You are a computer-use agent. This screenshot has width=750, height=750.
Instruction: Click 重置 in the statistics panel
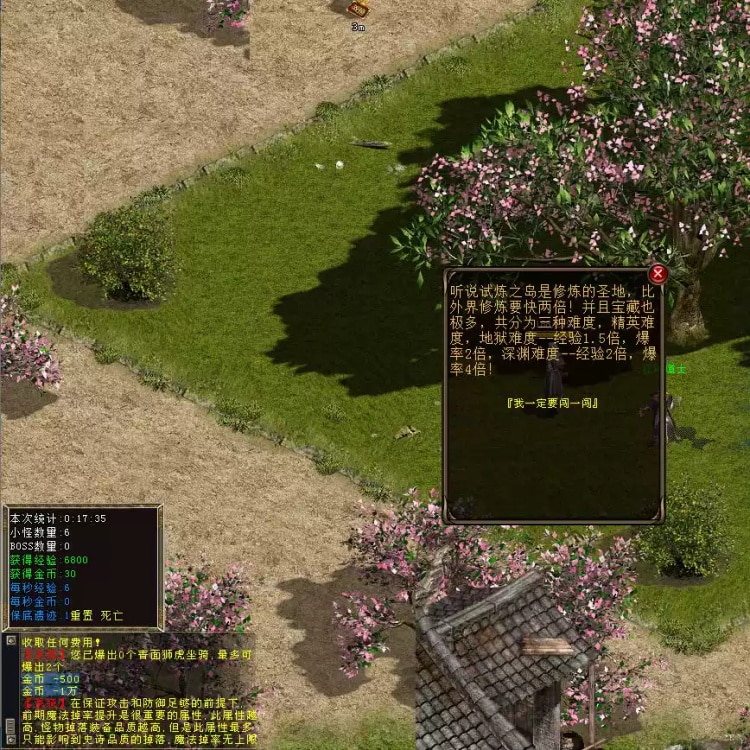click(81, 616)
